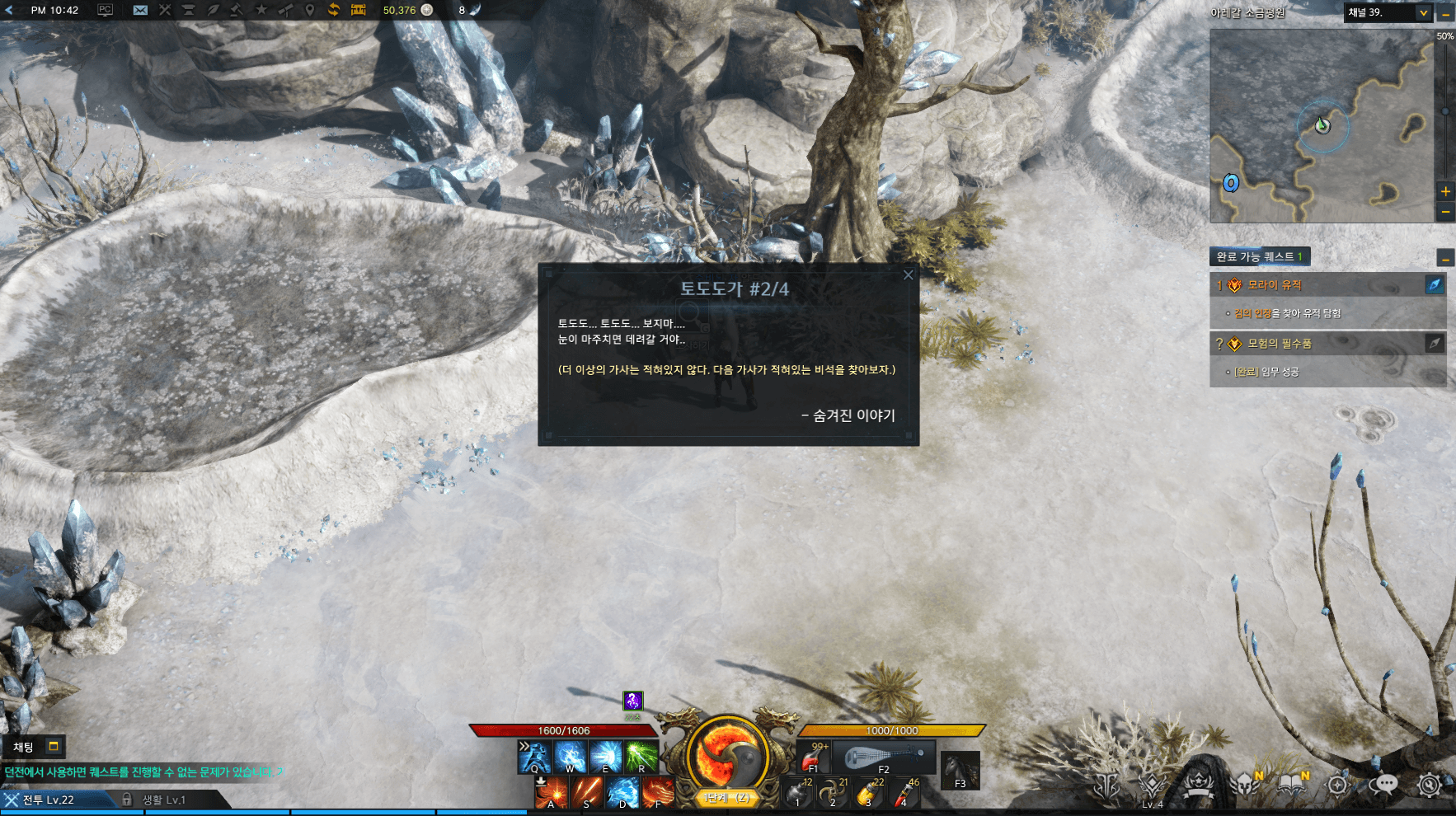Close the 토도도가 #2/4 story popup

908,275
